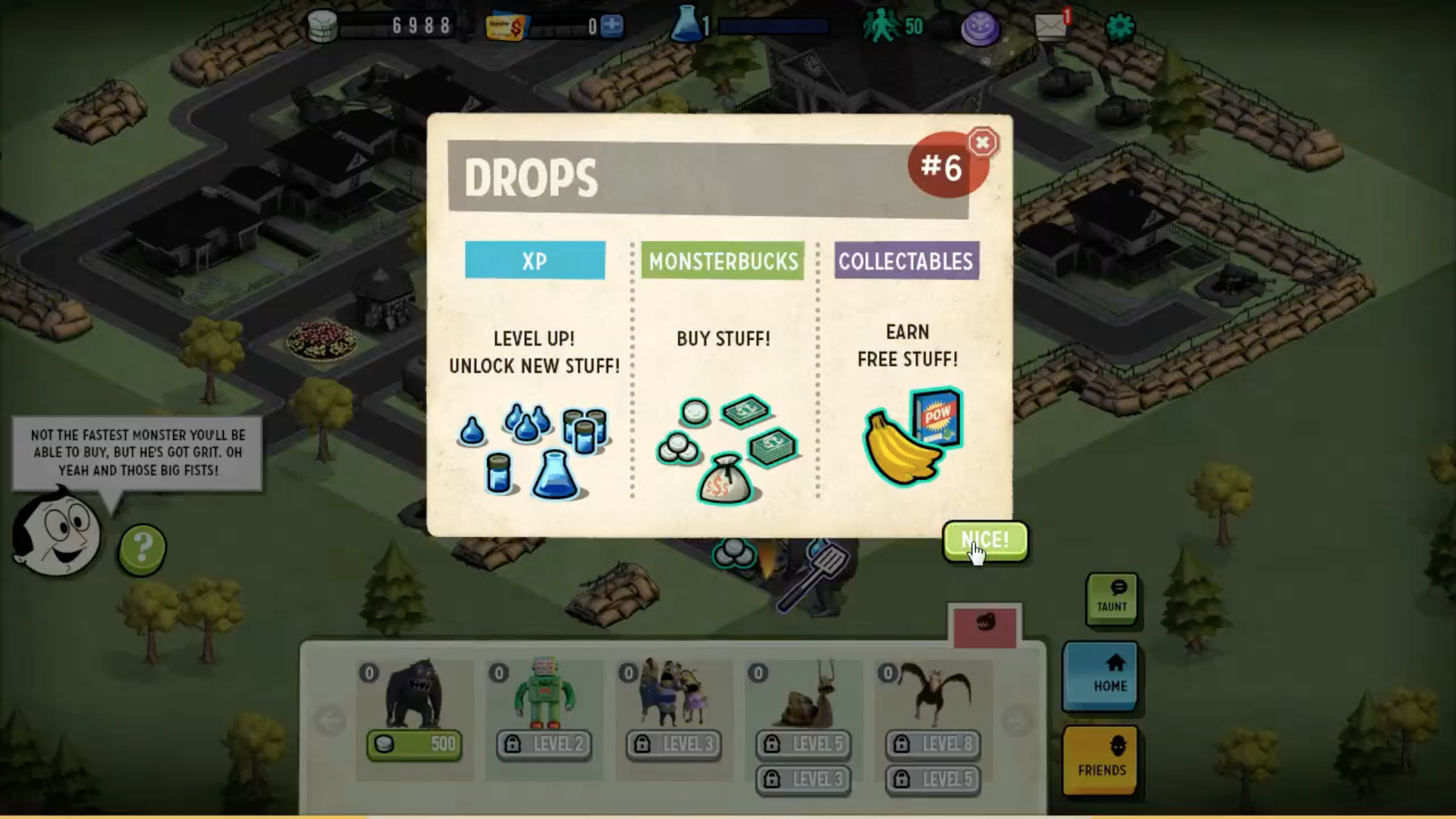The width and height of the screenshot is (1456, 819).
Task: Open the Friends panel
Action: (1101, 759)
